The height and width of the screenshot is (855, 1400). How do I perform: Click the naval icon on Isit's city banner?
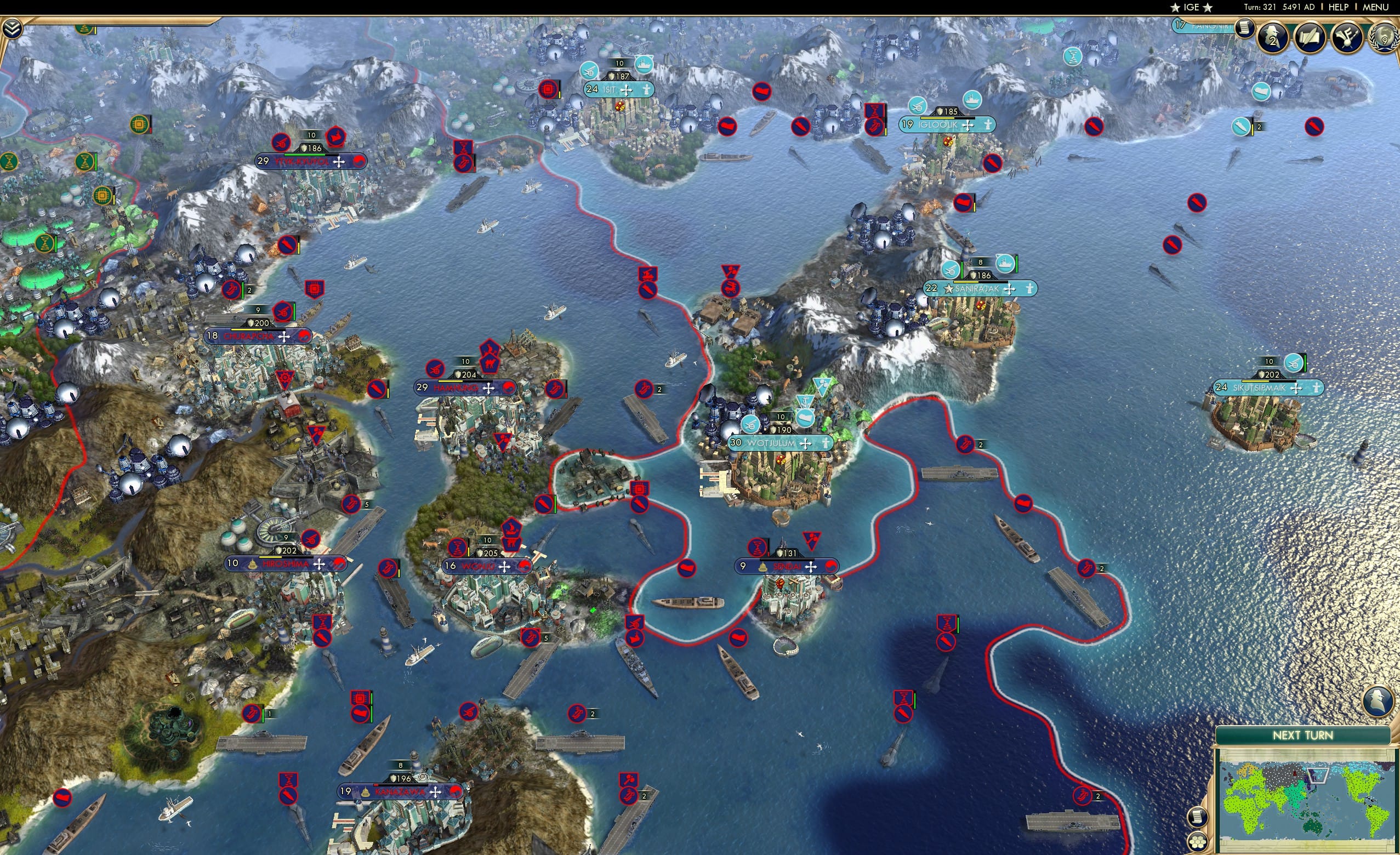coord(644,65)
